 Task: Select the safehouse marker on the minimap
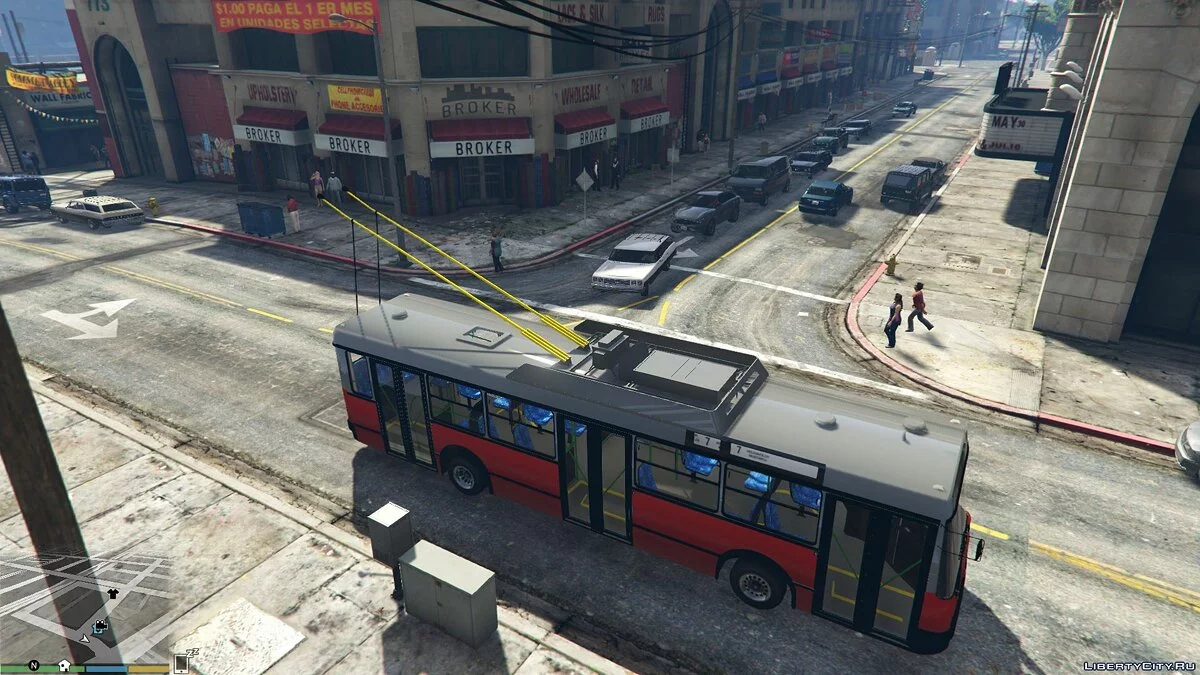click(x=63, y=665)
